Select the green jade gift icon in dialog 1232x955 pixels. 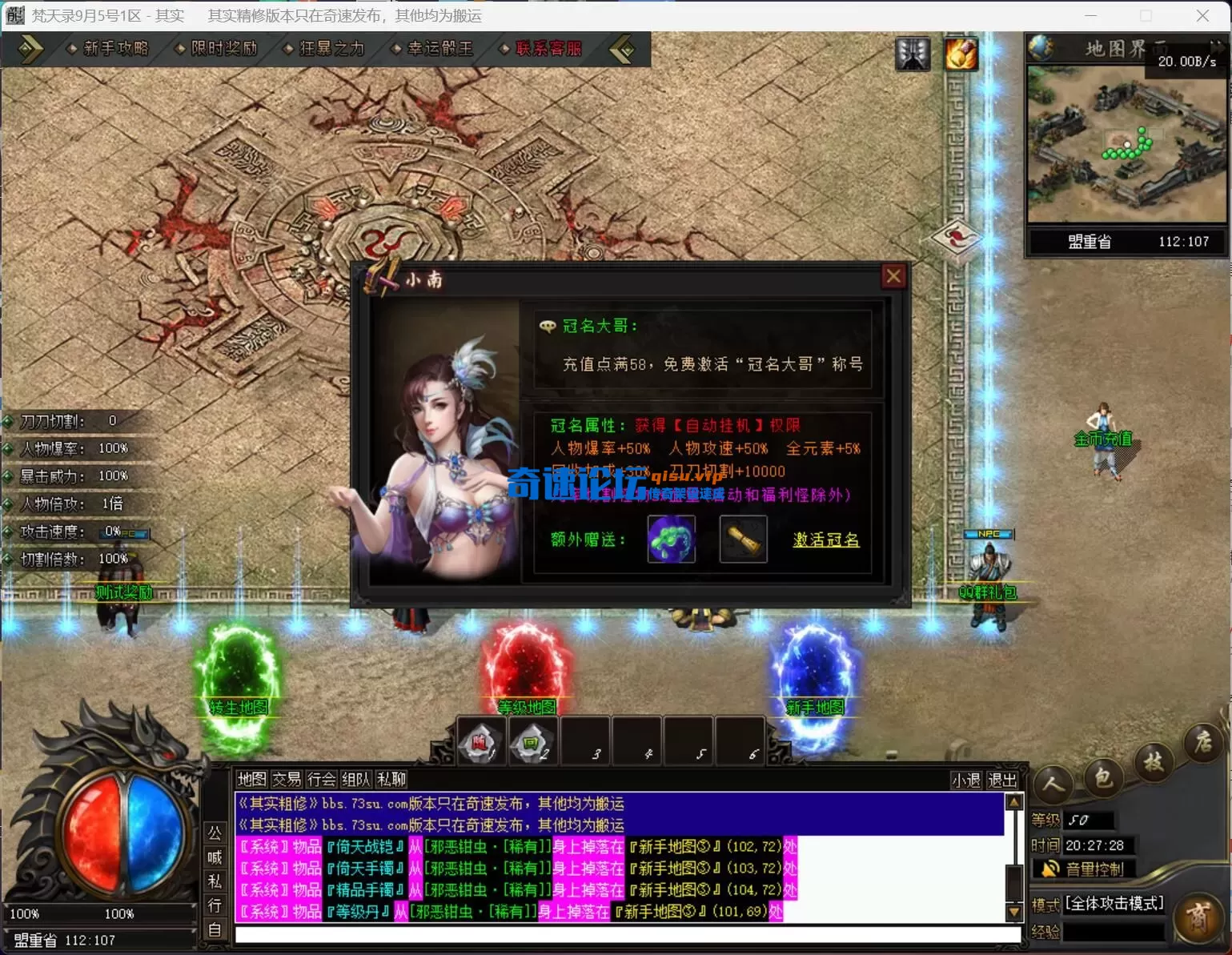pyautogui.click(x=672, y=539)
